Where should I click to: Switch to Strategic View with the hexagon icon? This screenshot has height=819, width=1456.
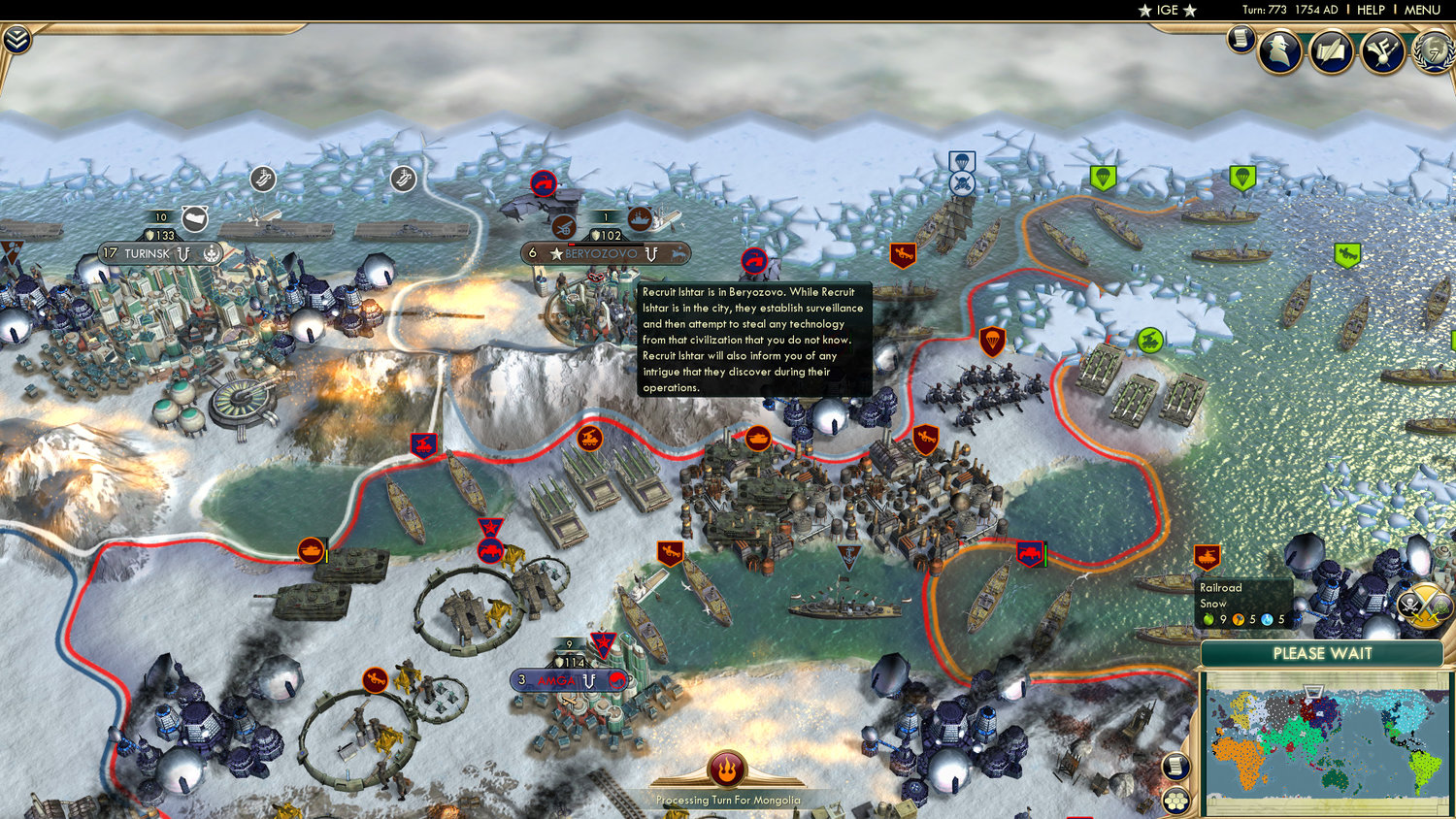(x=1175, y=801)
